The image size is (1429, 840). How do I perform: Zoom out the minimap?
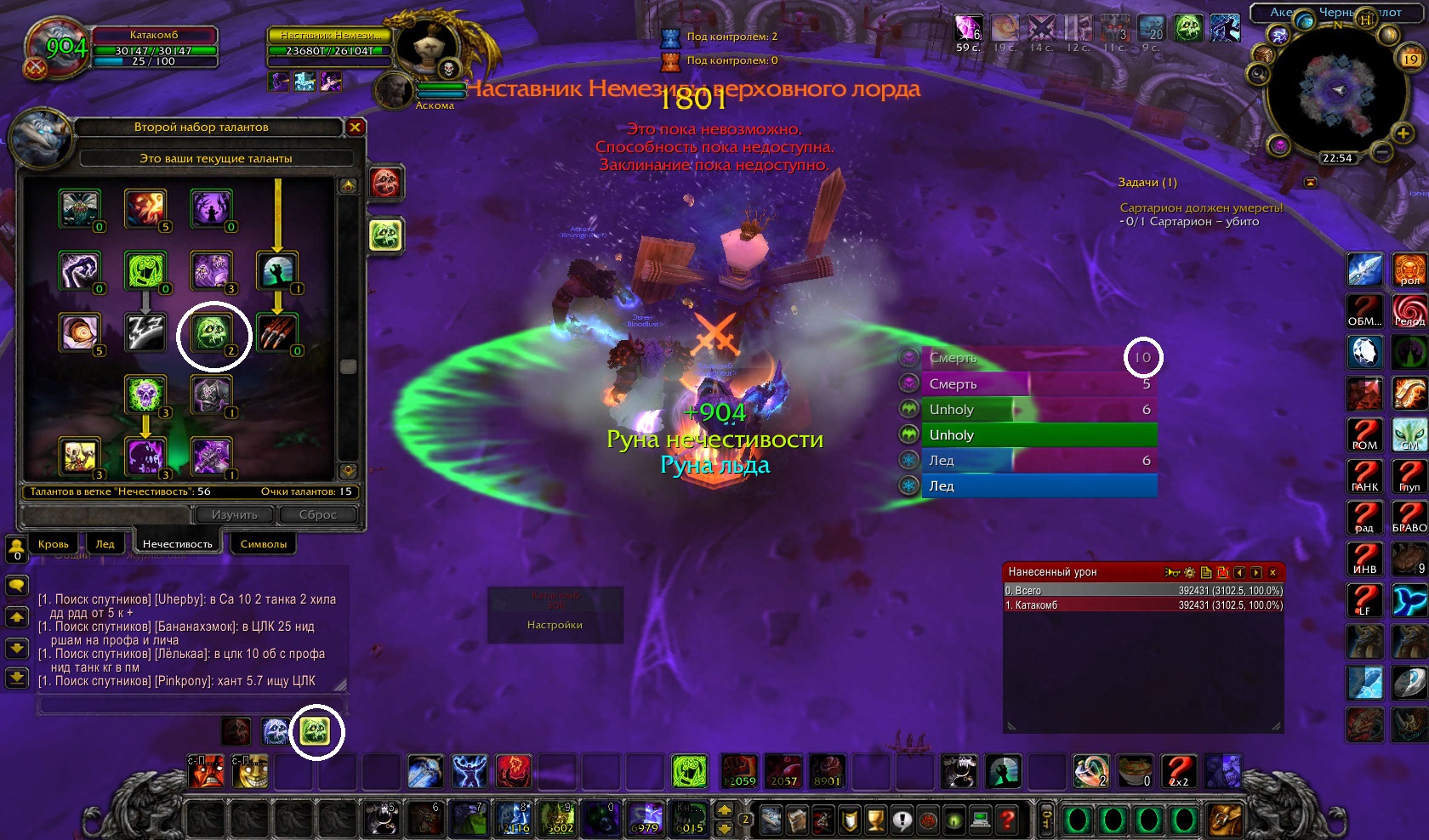click(x=1382, y=153)
